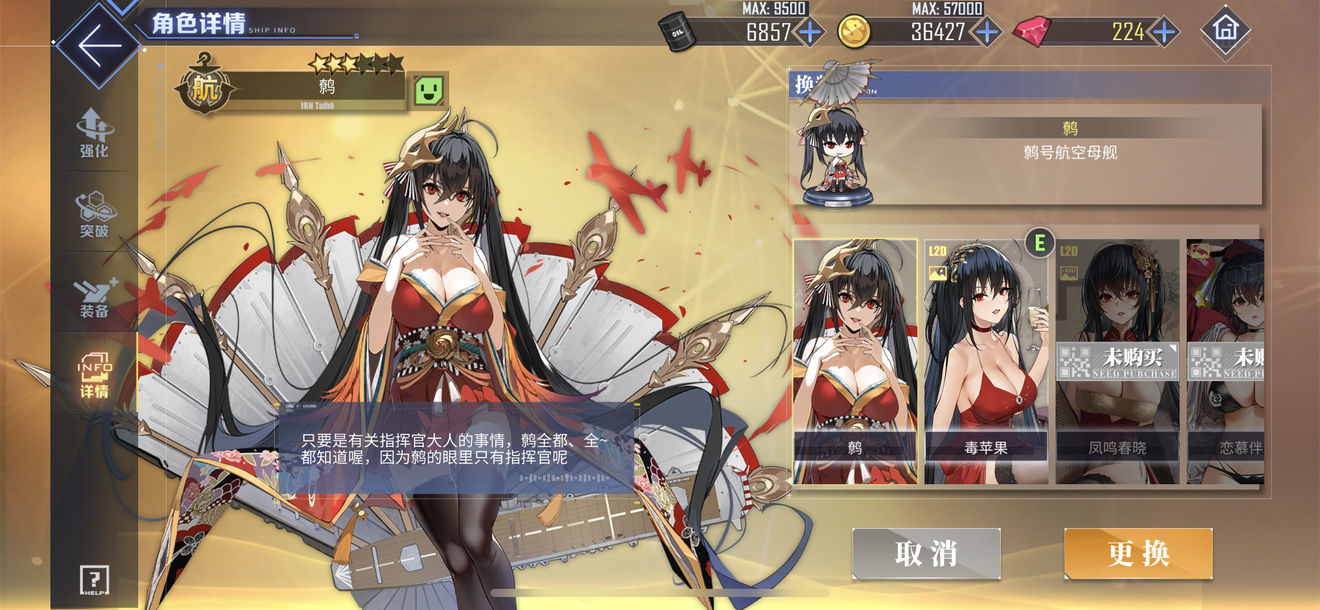The height and width of the screenshot is (610, 1320).
Task: Open the HELP question mark button
Action: (94, 580)
